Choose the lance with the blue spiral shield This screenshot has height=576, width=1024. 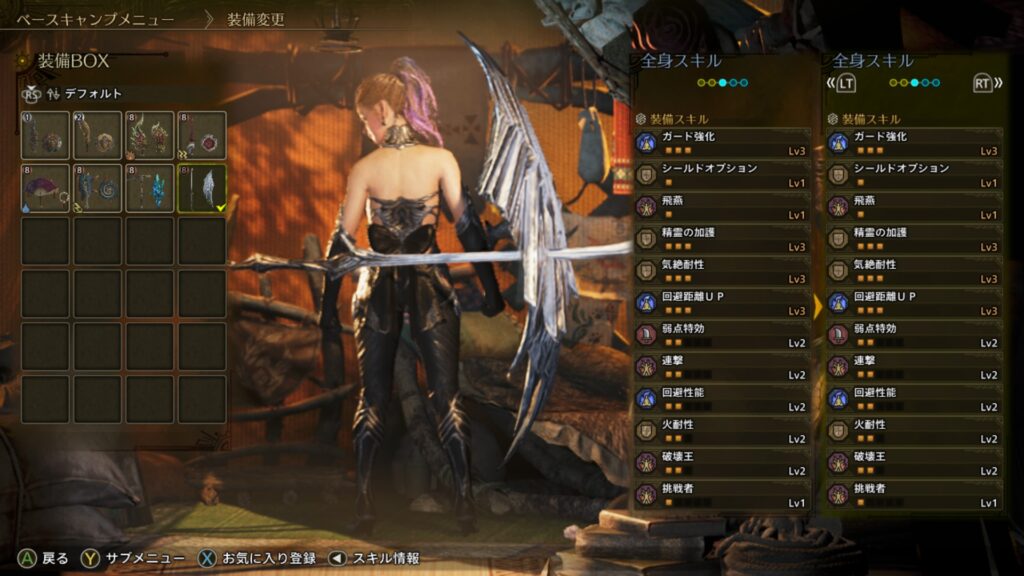[x=97, y=188]
